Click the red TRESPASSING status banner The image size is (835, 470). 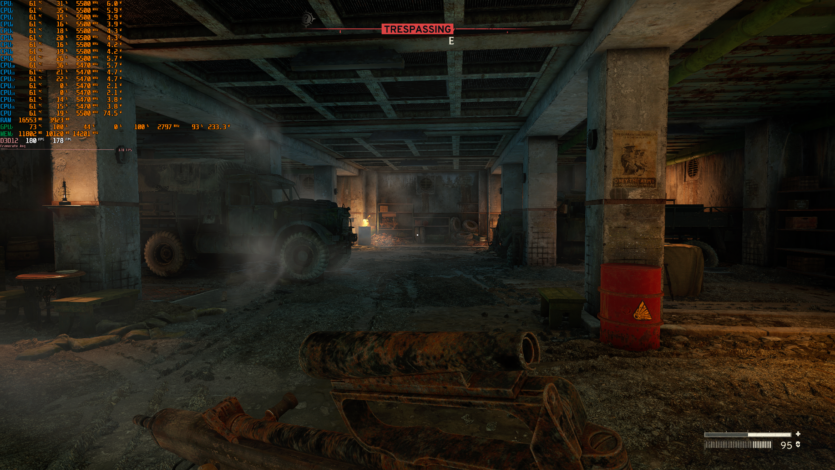(417, 29)
